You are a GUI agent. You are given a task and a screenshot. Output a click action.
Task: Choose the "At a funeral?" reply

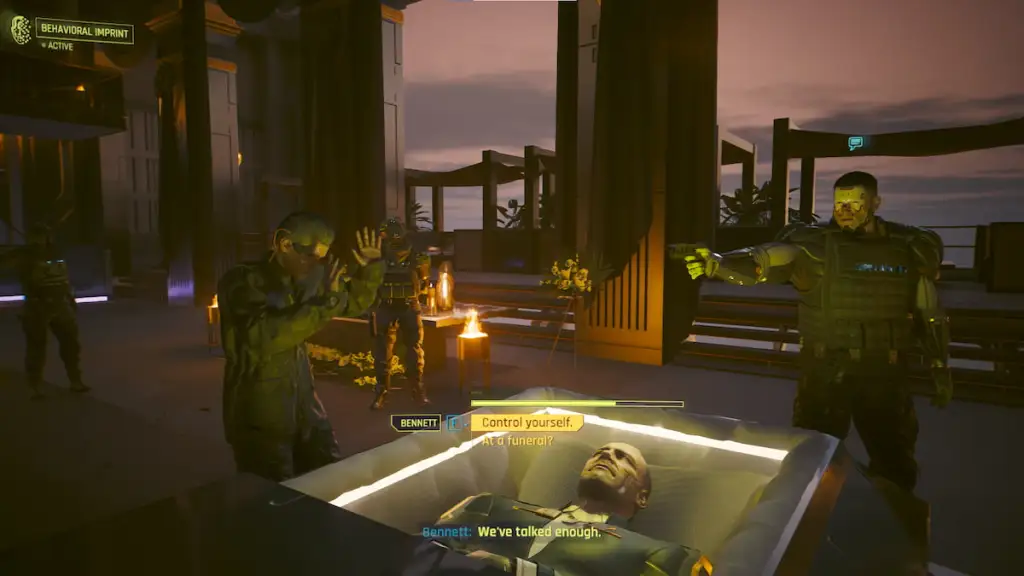coord(513,441)
